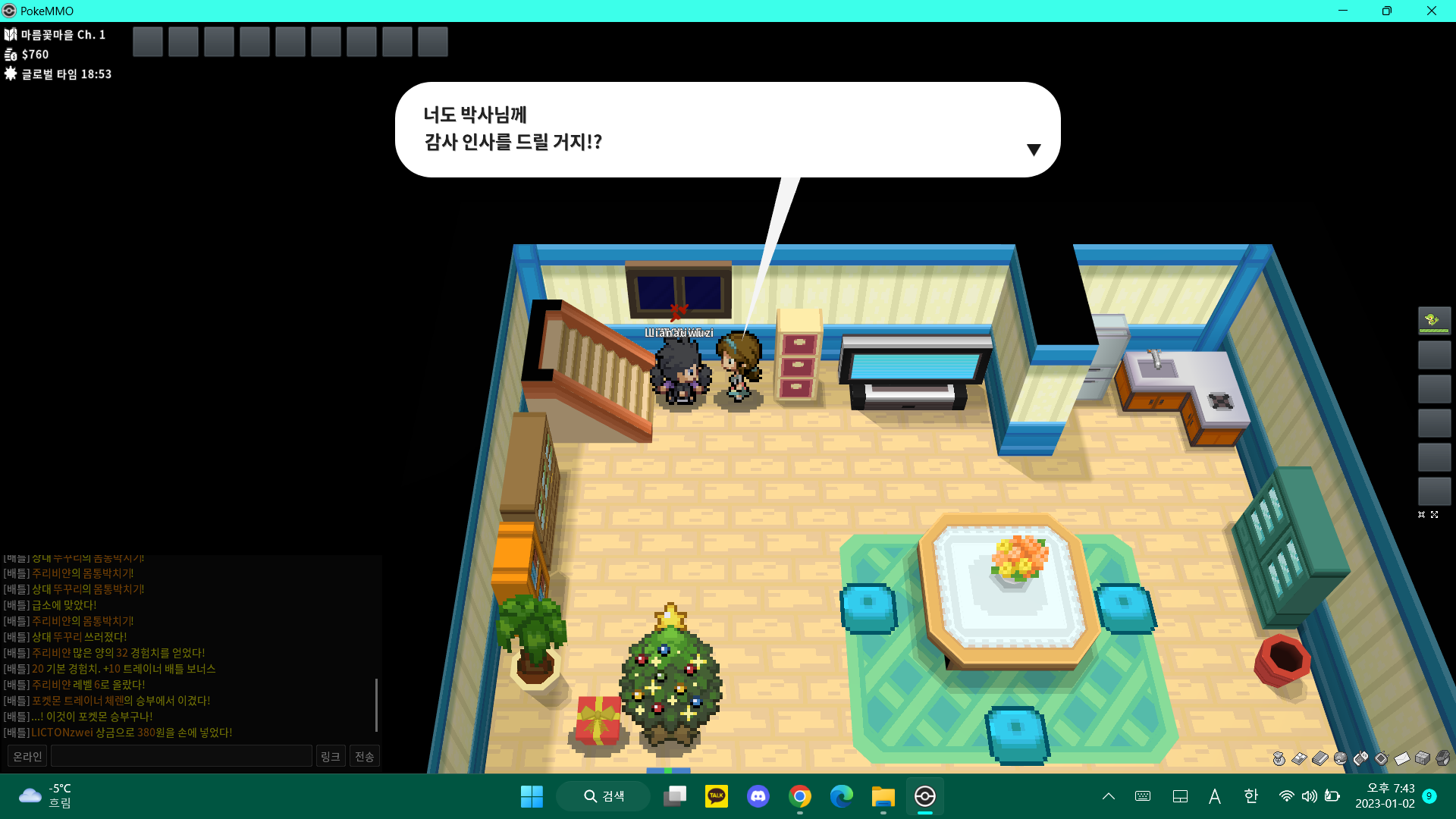Minimize the PokeMMO window
This screenshot has height=819, width=1456.
click(1343, 11)
